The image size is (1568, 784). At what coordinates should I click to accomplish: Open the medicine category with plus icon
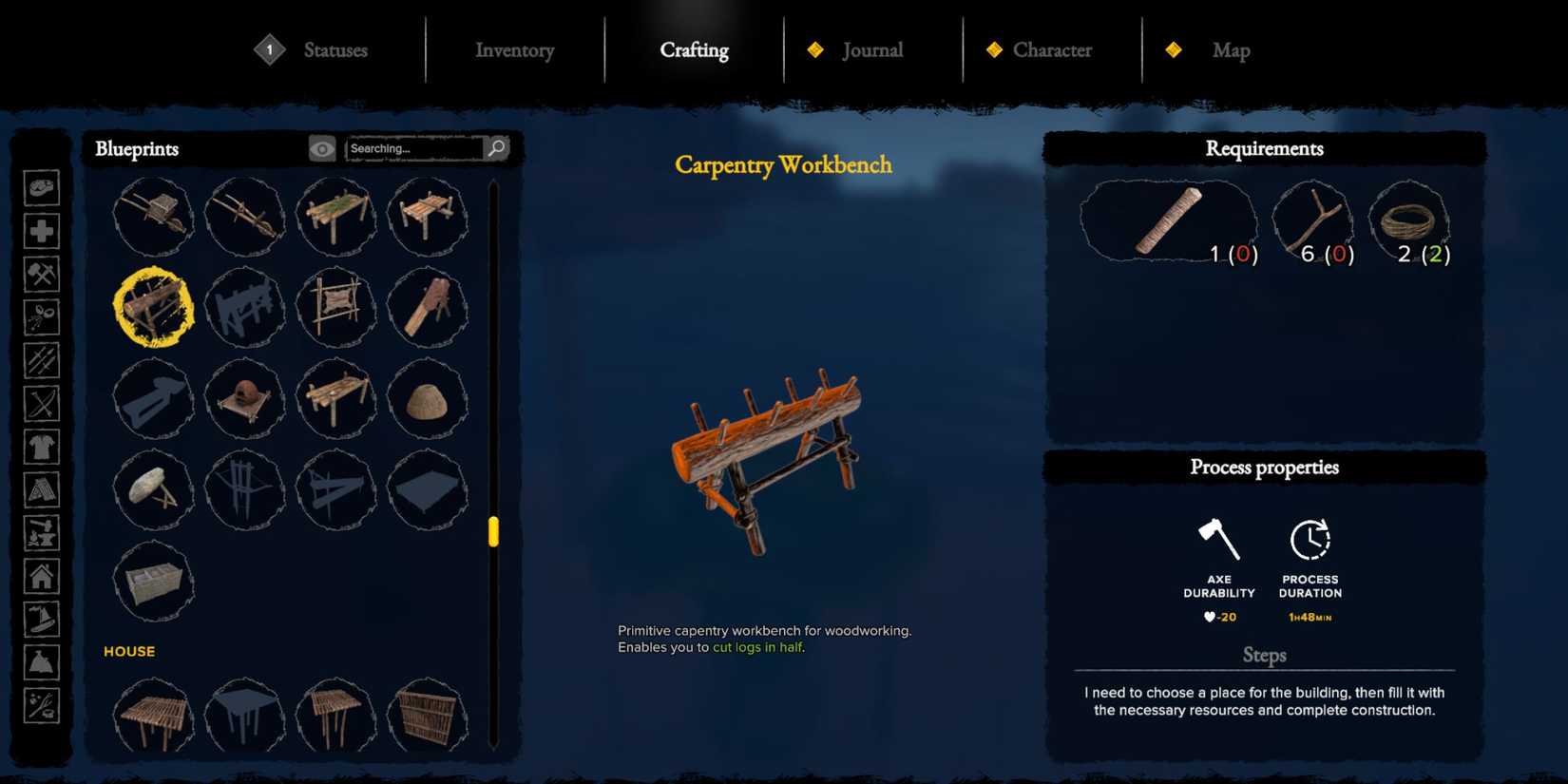click(x=42, y=230)
